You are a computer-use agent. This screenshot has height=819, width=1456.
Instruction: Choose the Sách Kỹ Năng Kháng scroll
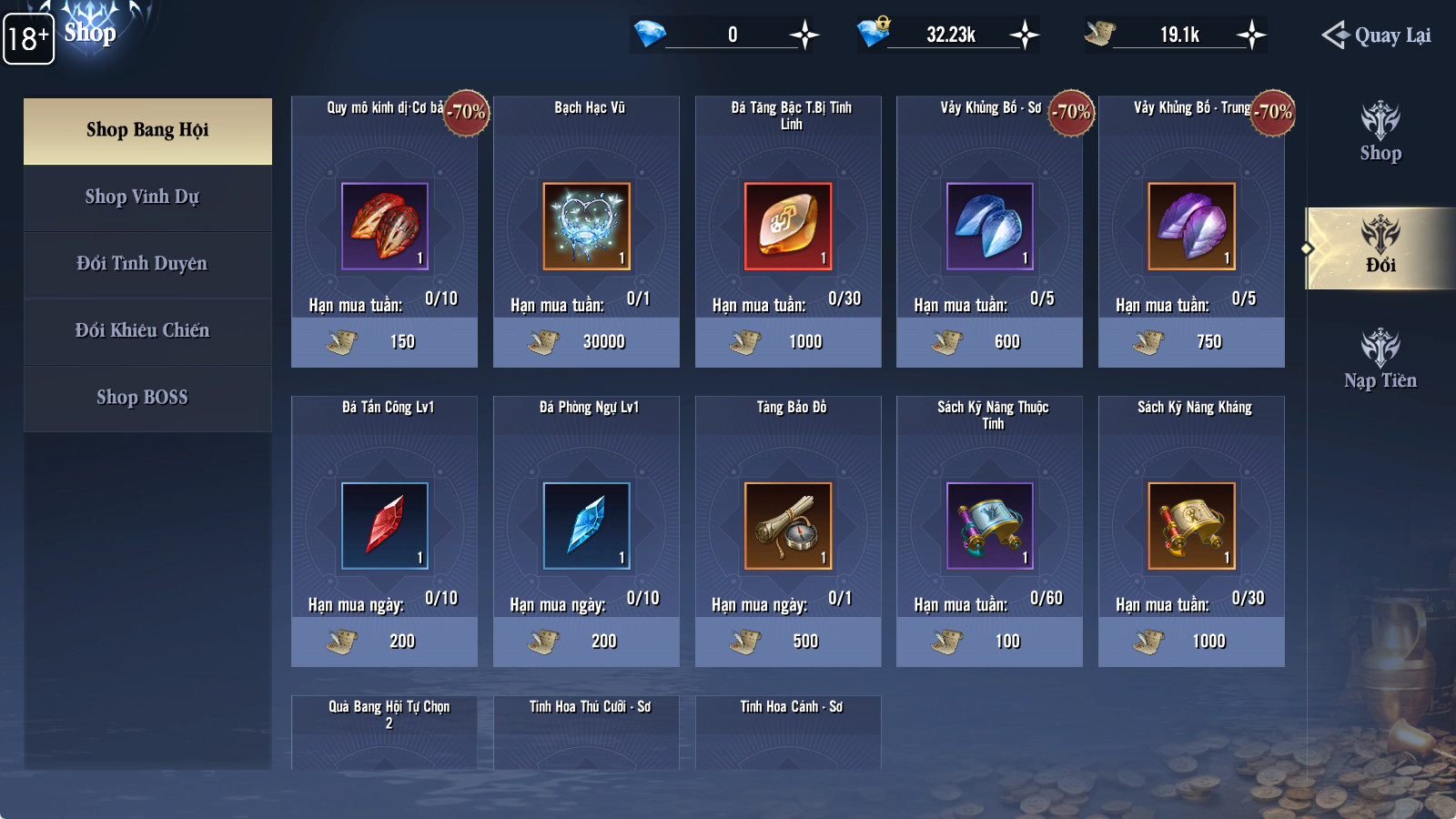point(1192,526)
